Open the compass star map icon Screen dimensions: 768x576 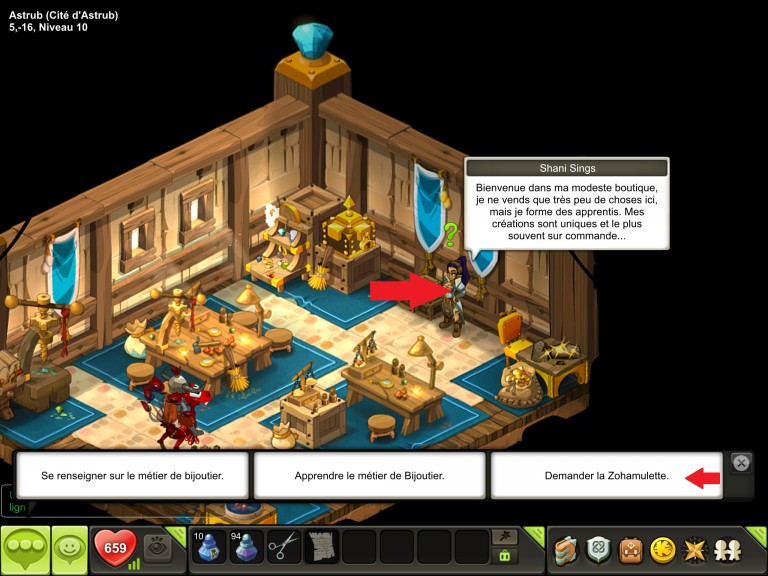click(694, 549)
